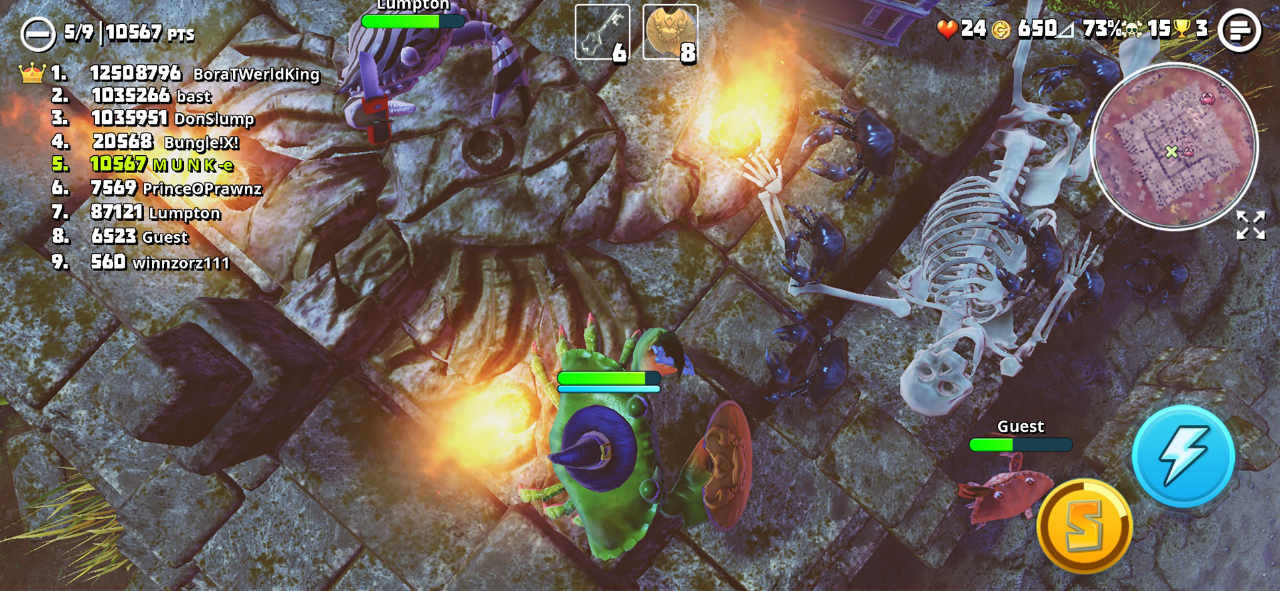This screenshot has height=591, width=1280.
Task: Tap the gold S coin button
Action: (1084, 526)
